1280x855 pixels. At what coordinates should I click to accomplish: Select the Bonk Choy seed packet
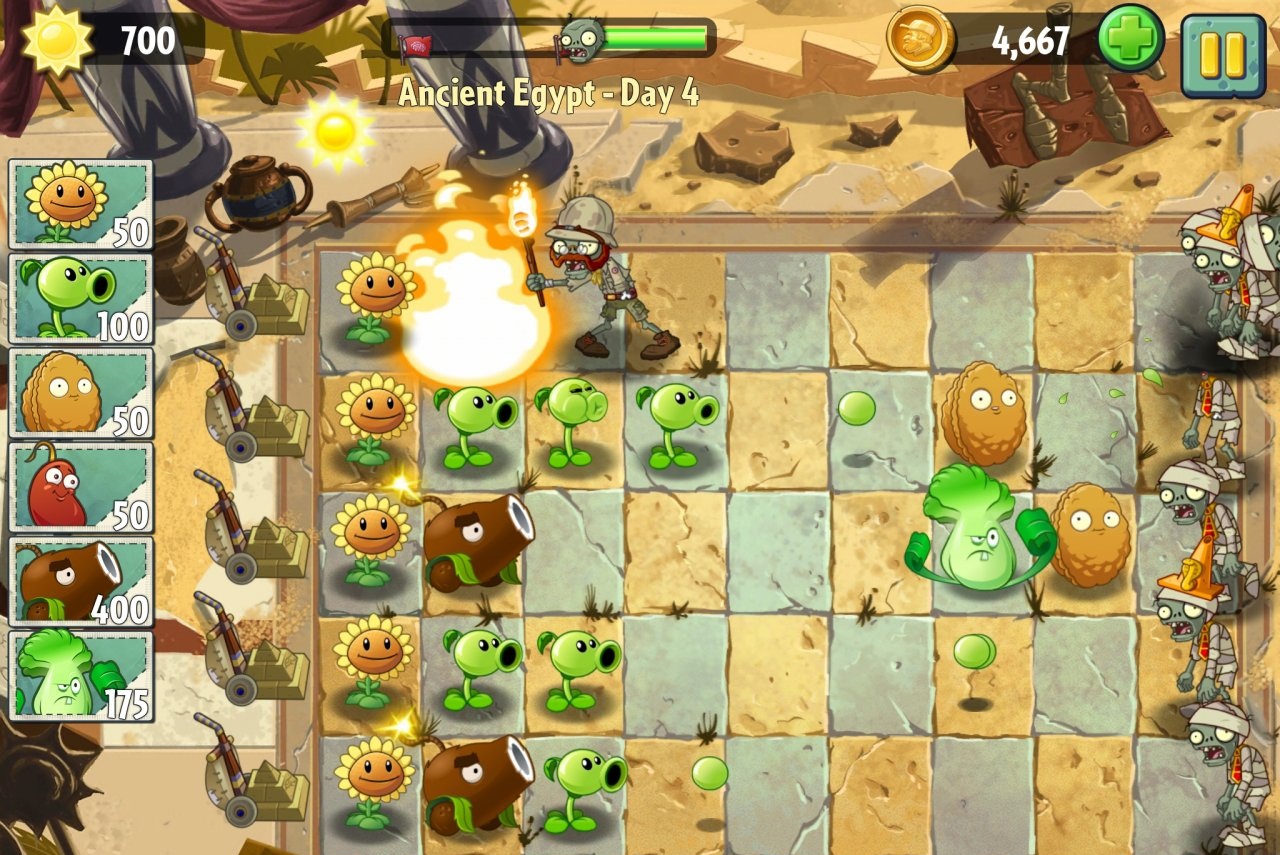(81, 675)
